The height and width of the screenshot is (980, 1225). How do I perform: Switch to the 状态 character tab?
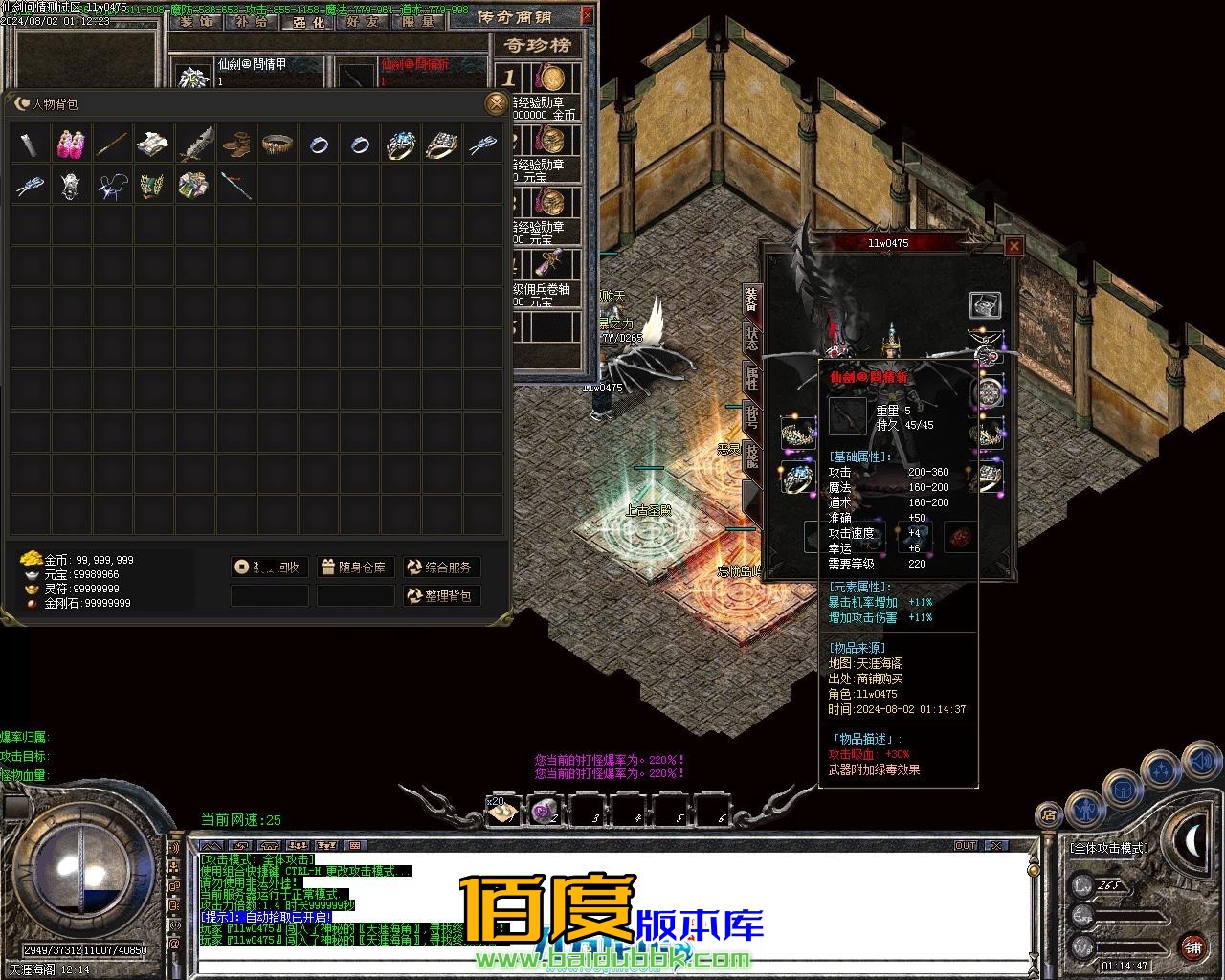pos(752,339)
